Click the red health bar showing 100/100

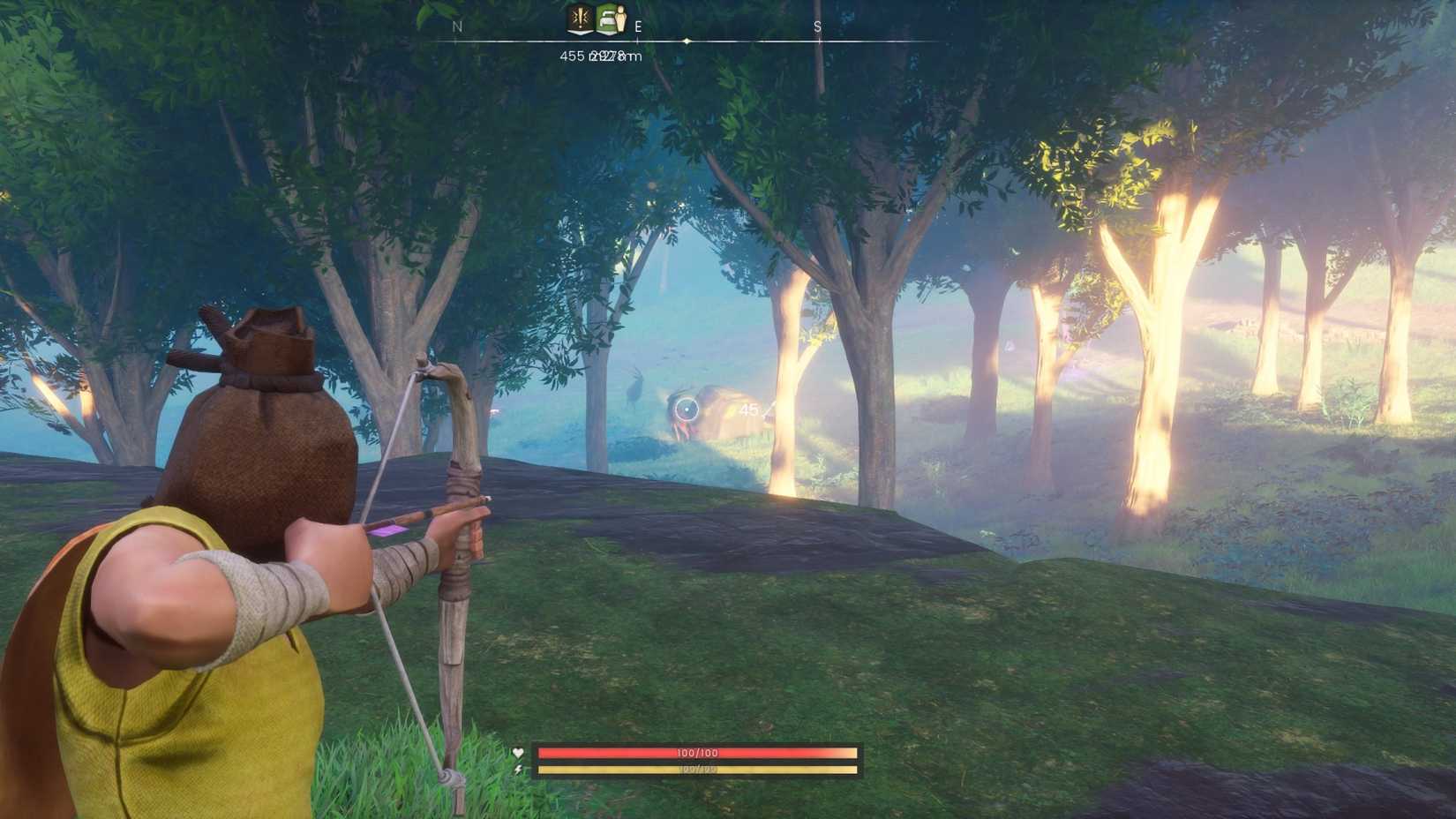click(697, 752)
